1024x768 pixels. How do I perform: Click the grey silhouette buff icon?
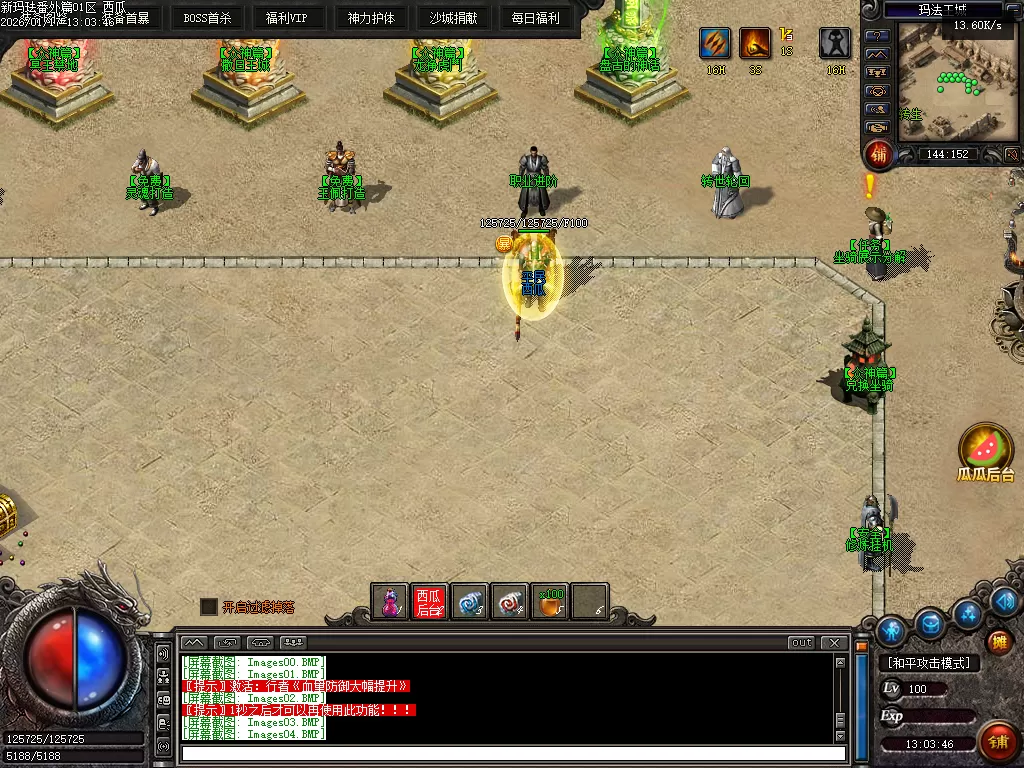pos(835,43)
